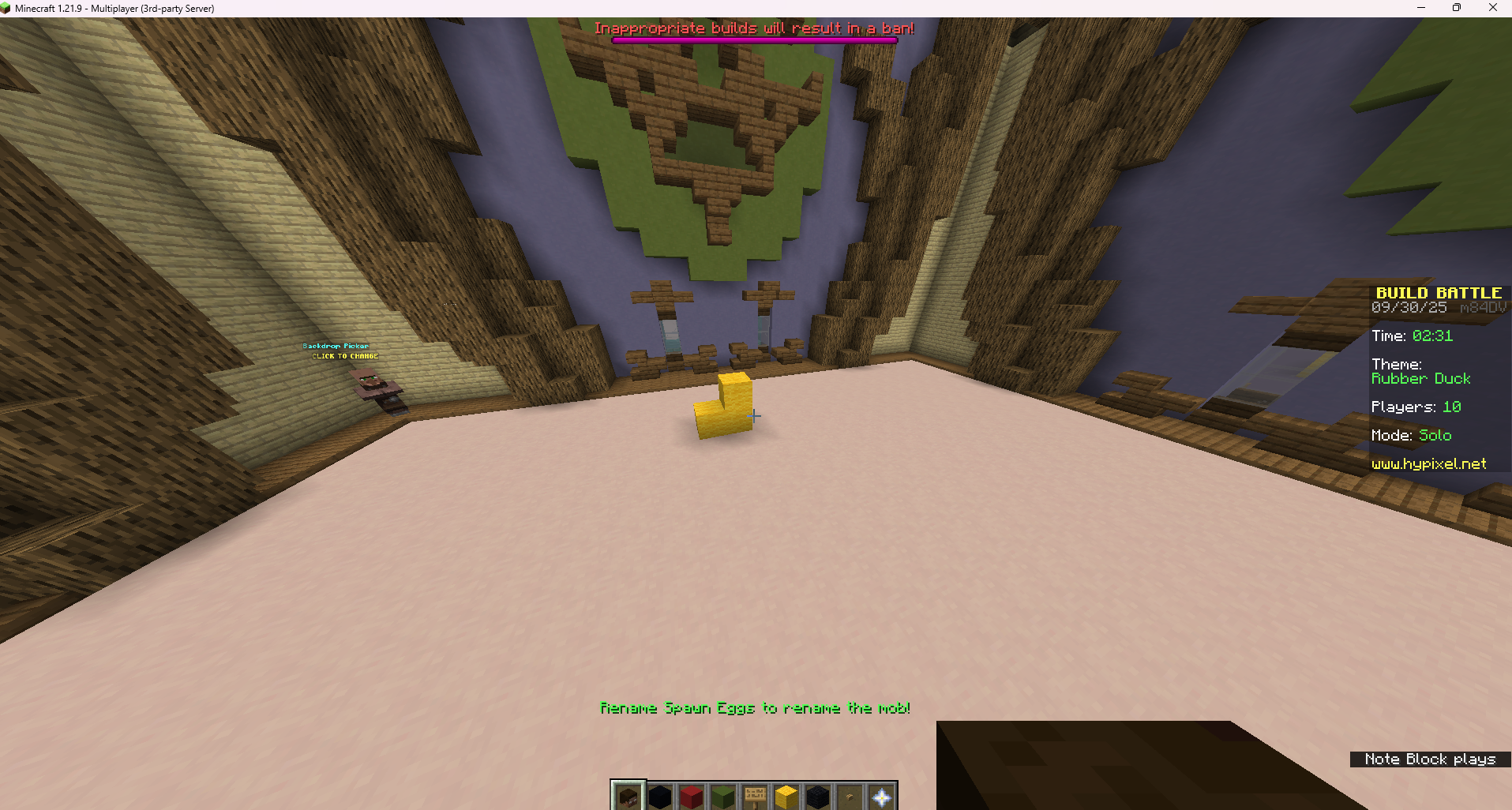Select the small wooden button hotbar slot
This screenshot has width=1512, height=810.
point(850,796)
